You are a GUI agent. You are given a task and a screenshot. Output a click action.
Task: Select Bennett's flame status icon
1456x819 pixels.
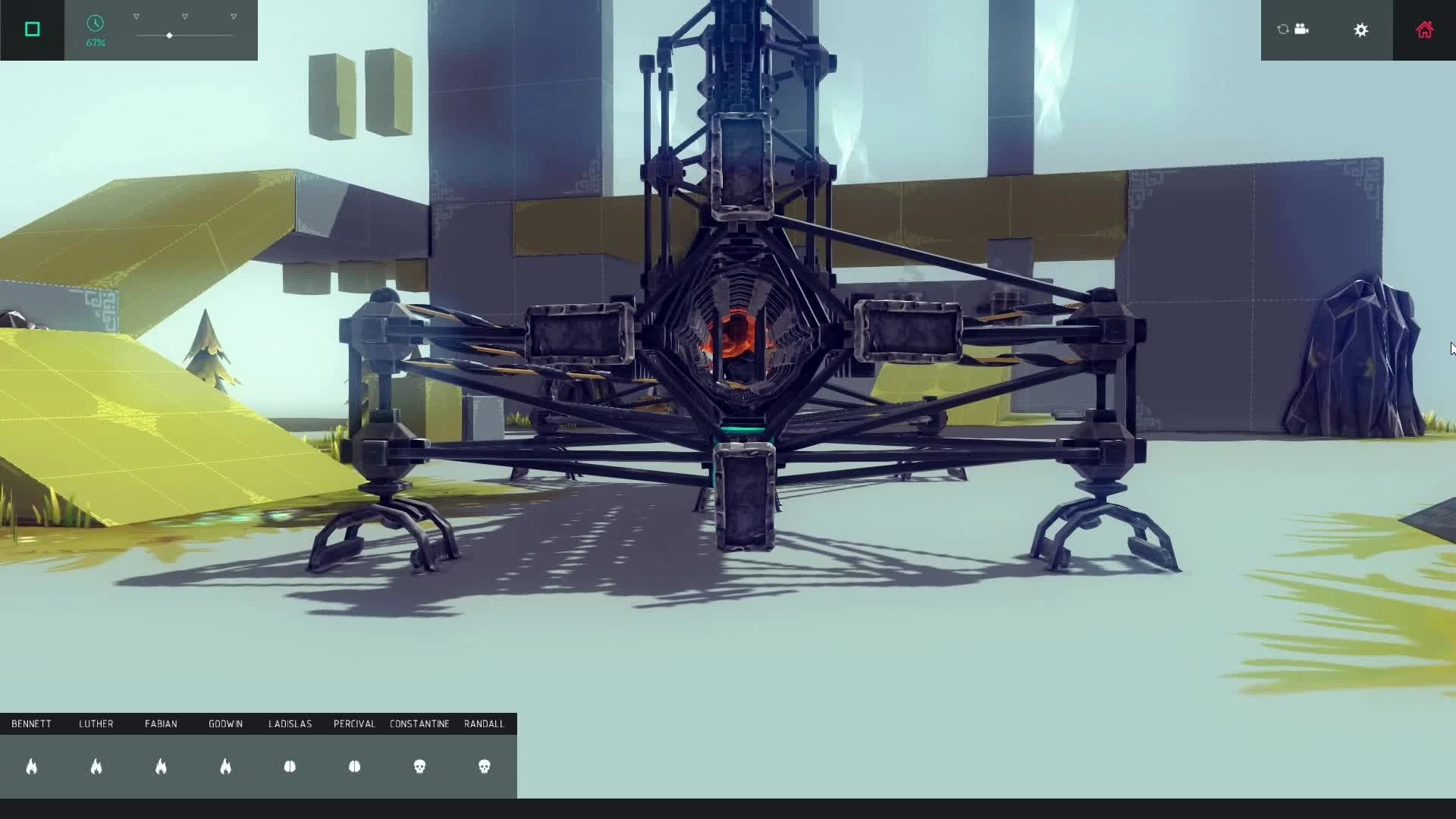click(32, 767)
